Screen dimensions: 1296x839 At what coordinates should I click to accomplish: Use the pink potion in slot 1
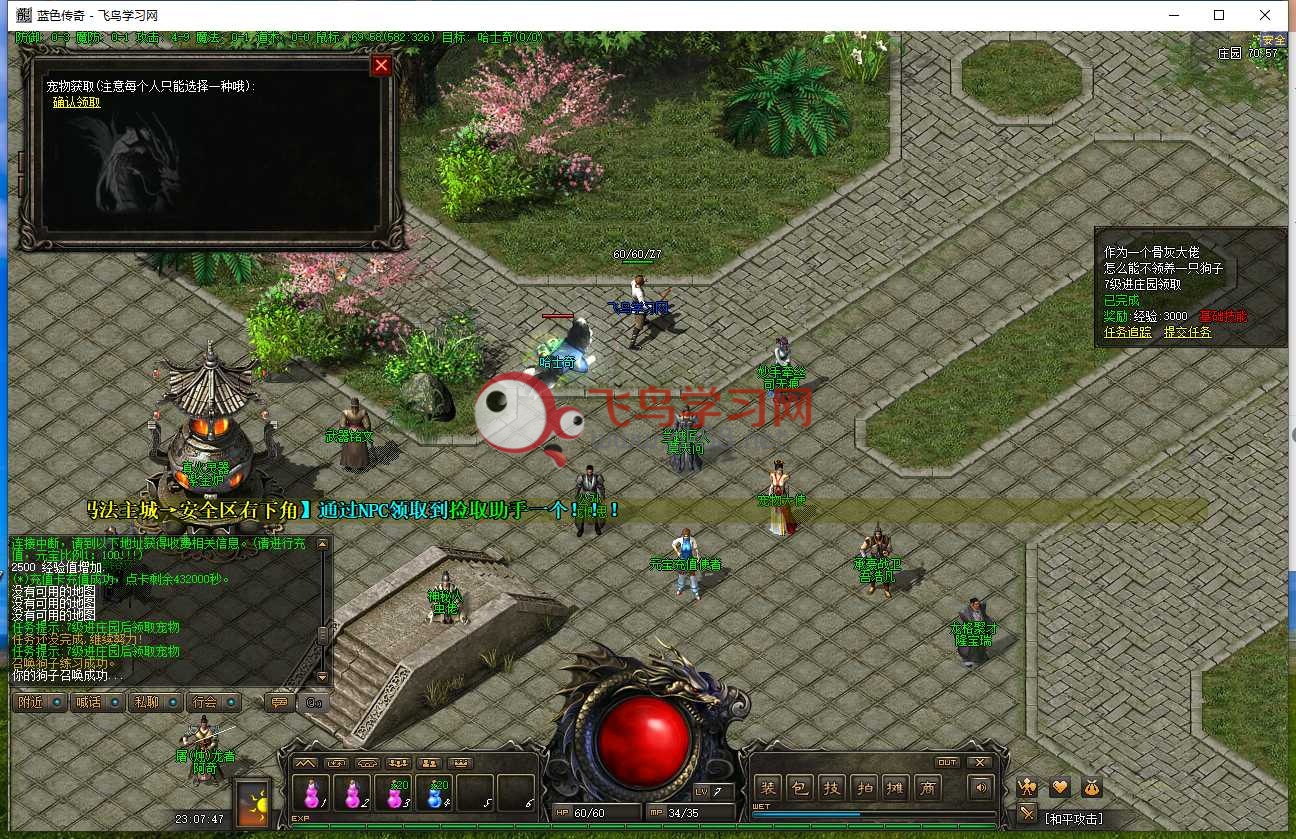(311, 794)
